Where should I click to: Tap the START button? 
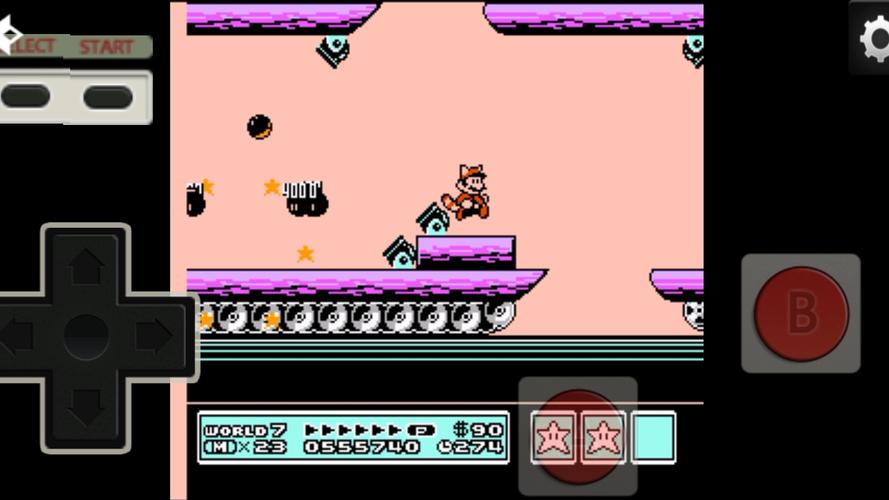[x=108, y=97]
